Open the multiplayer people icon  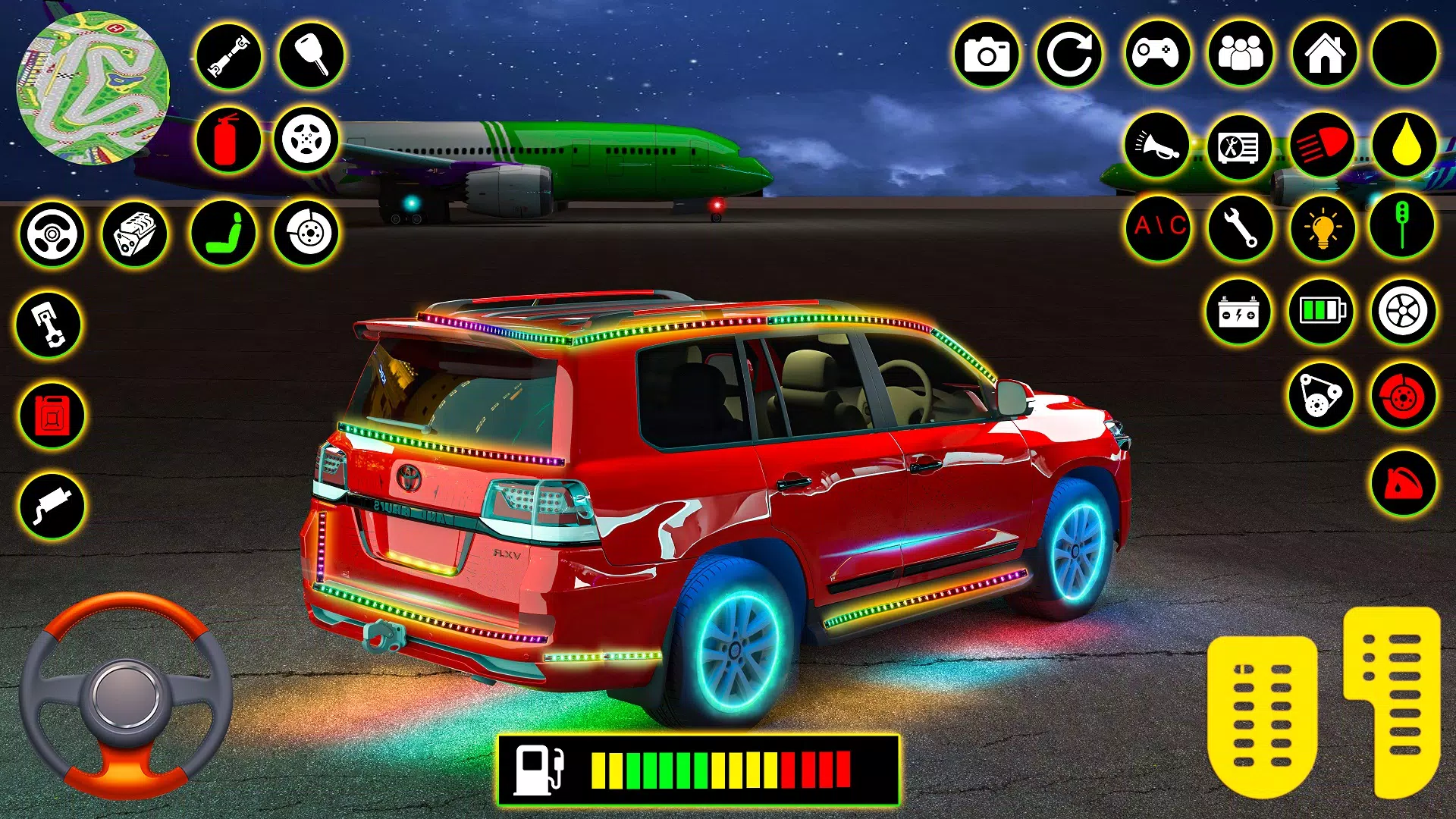coord(1240,55)
